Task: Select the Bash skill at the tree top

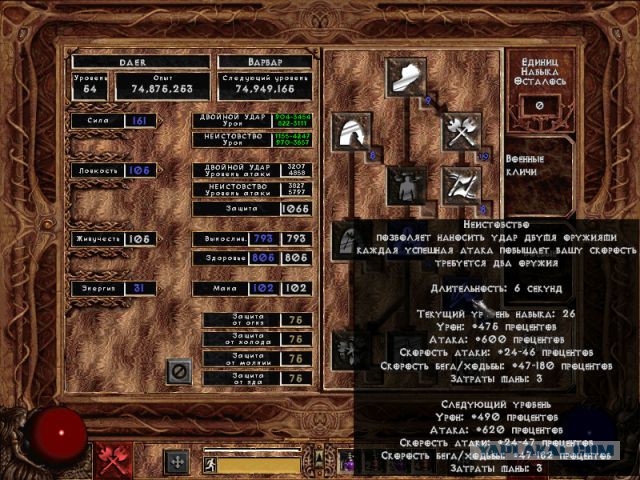Action: point(407,77)
